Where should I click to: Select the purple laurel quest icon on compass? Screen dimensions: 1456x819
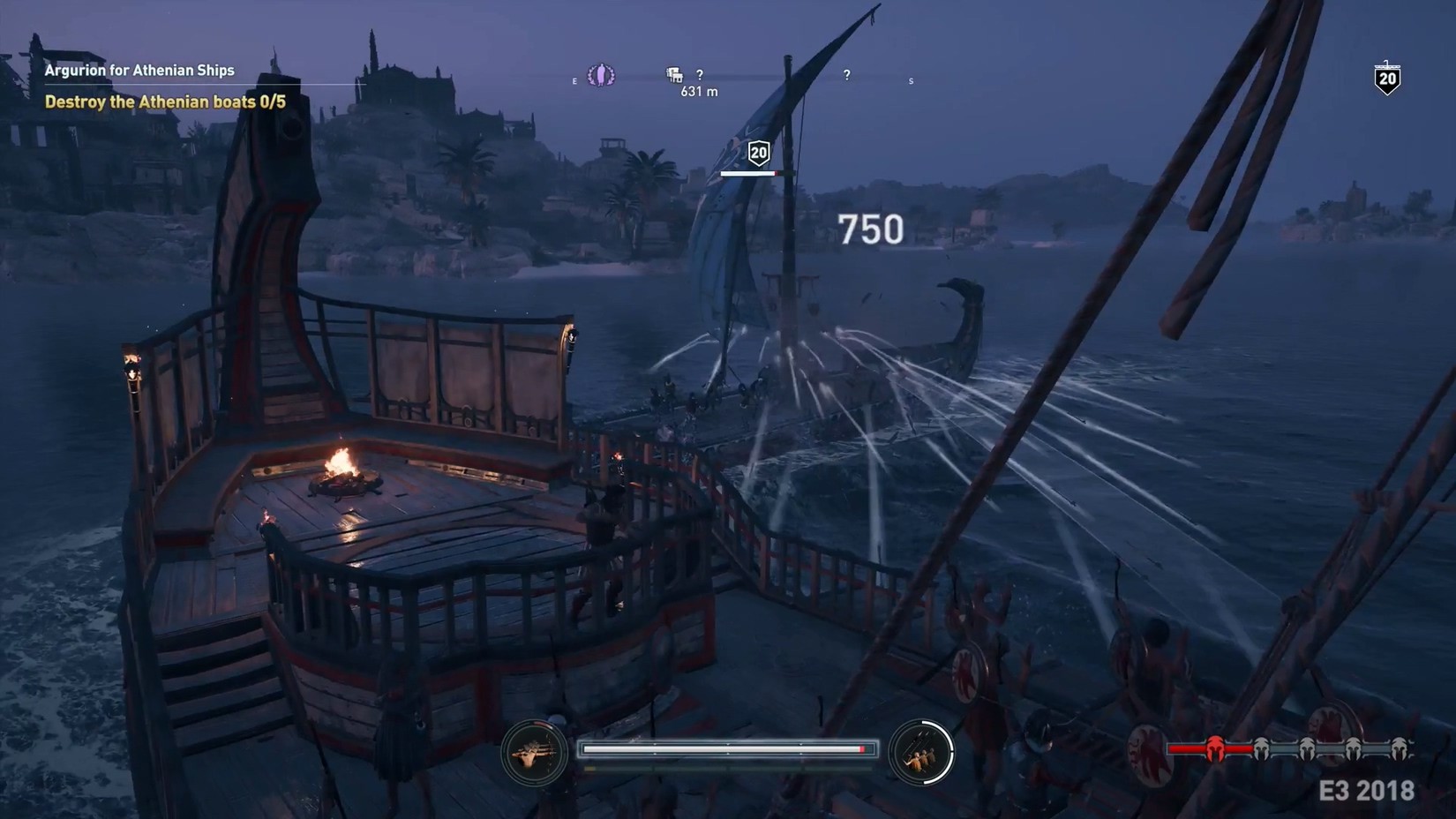tap(602, 76)
